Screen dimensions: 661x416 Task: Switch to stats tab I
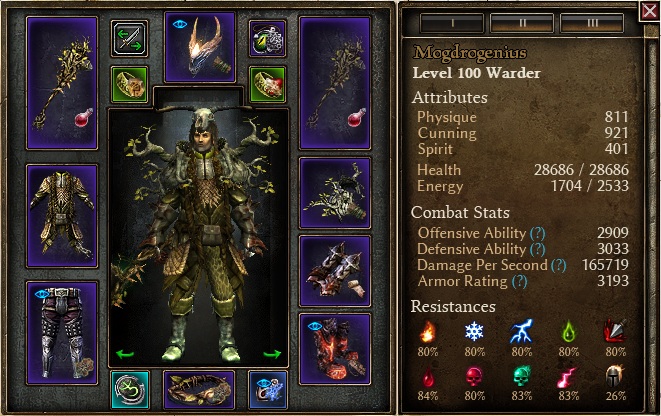(x=451, y=23)
